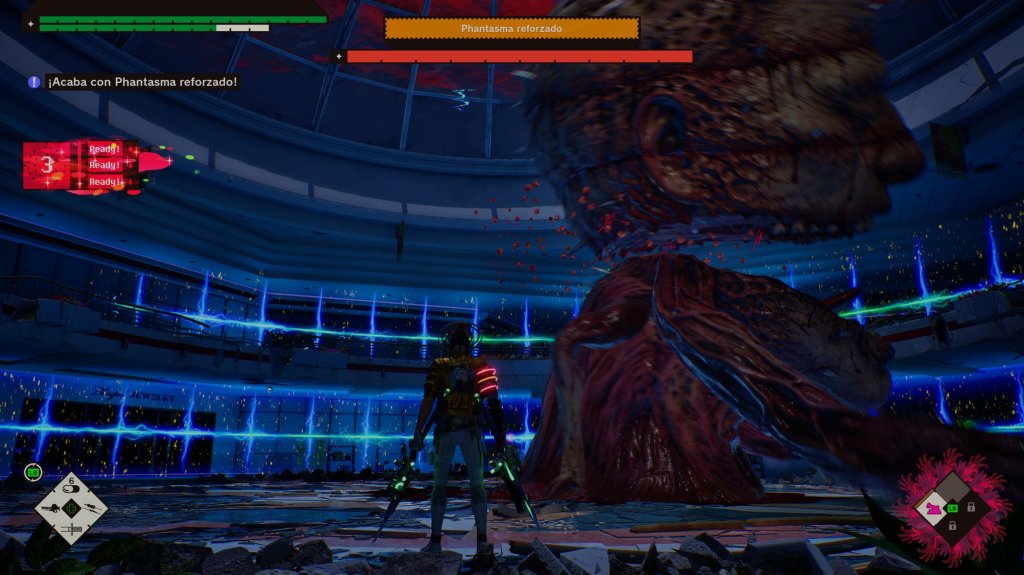Select the dual blades weapon slot

point(90,509)
